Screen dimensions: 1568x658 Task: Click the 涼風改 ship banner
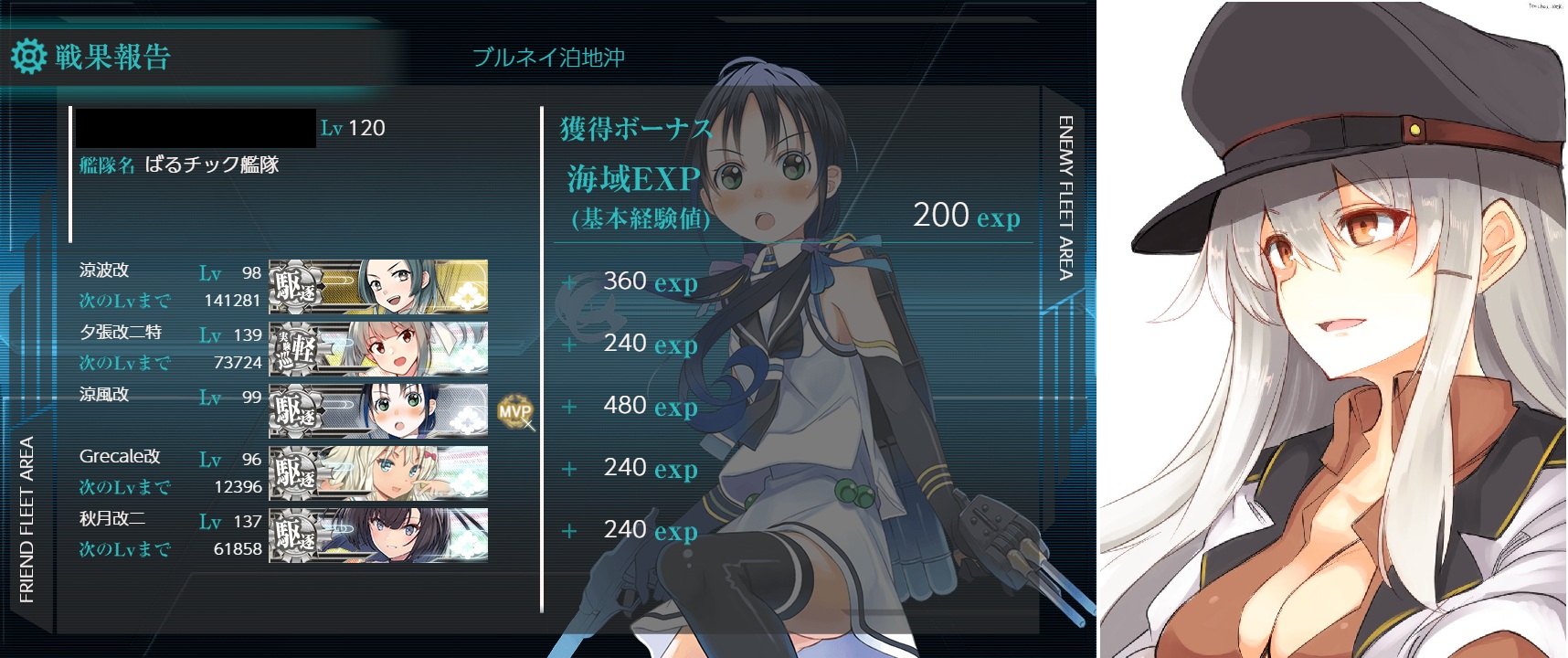378,410
